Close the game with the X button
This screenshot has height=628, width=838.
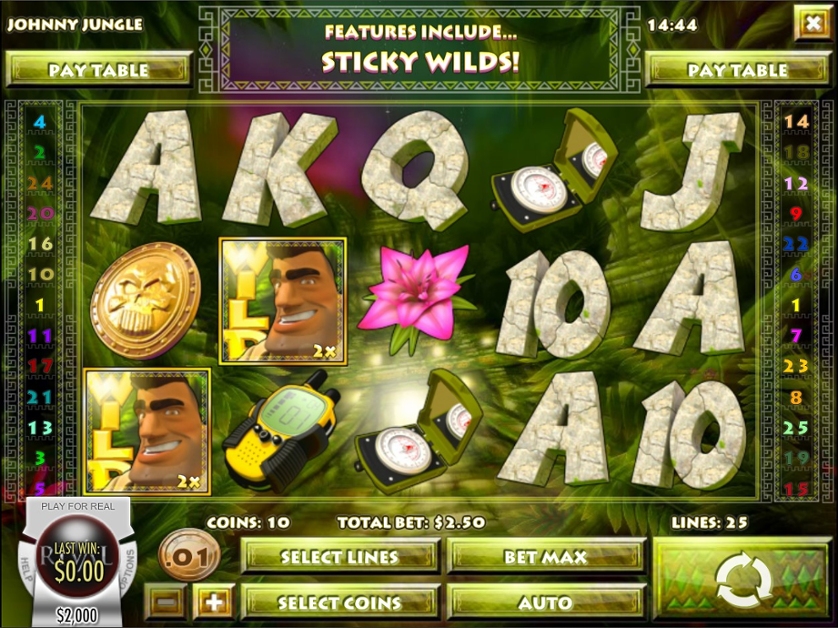(811, 22)
